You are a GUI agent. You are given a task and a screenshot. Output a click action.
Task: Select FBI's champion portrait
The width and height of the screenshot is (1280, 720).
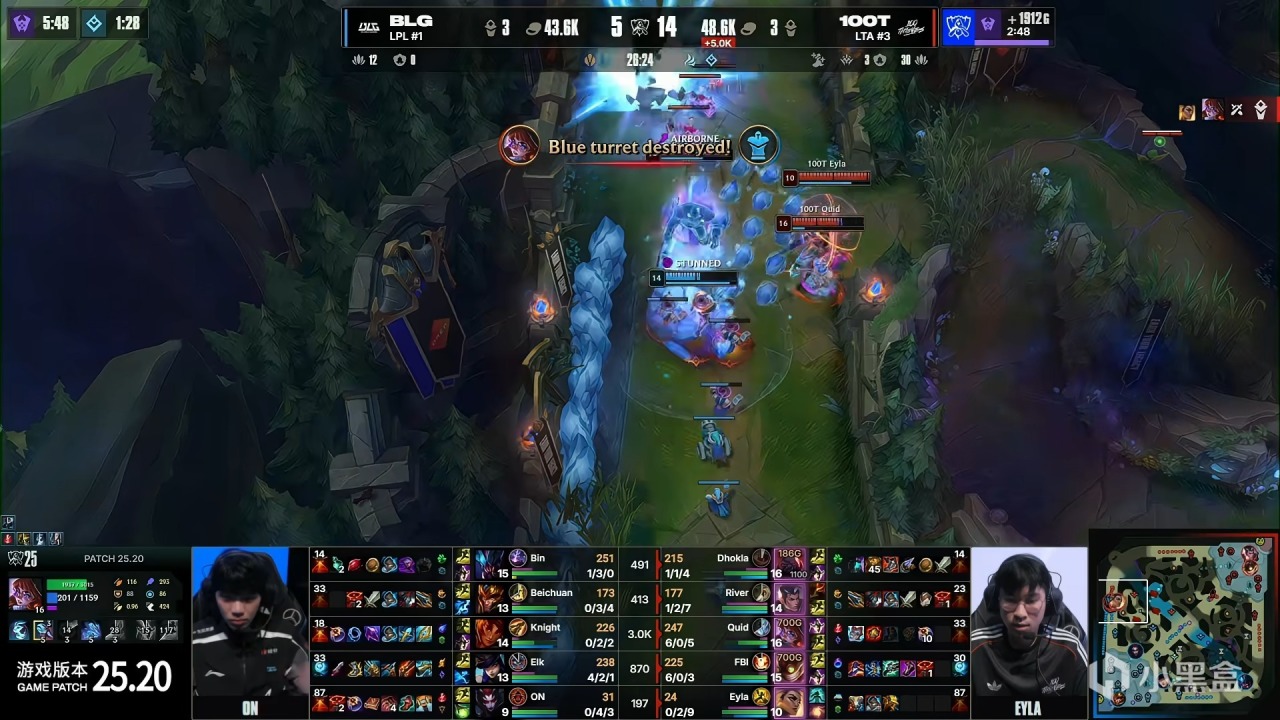click(x=790, y=668)
